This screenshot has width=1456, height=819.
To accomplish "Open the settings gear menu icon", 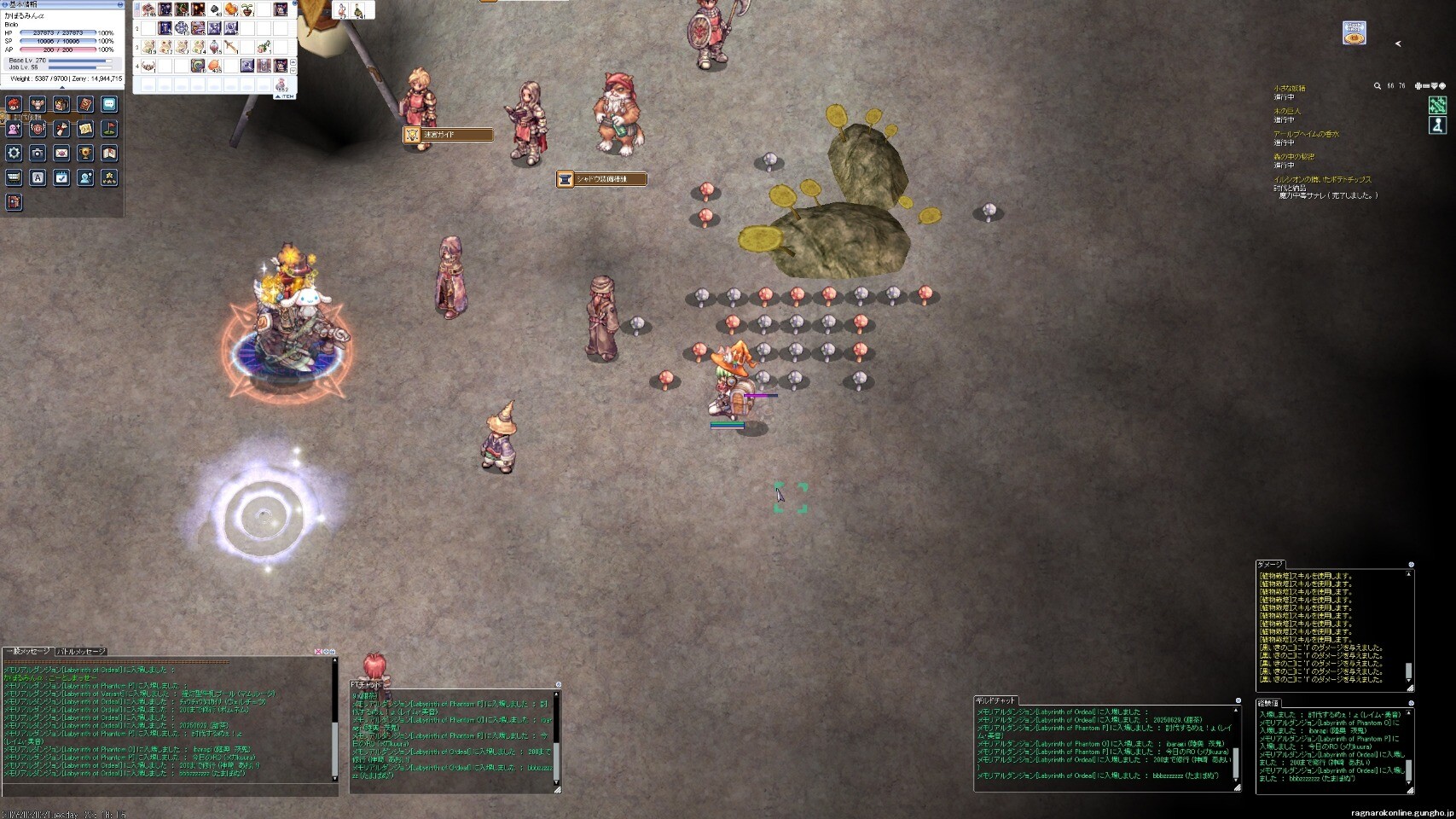I will [14, 154].
